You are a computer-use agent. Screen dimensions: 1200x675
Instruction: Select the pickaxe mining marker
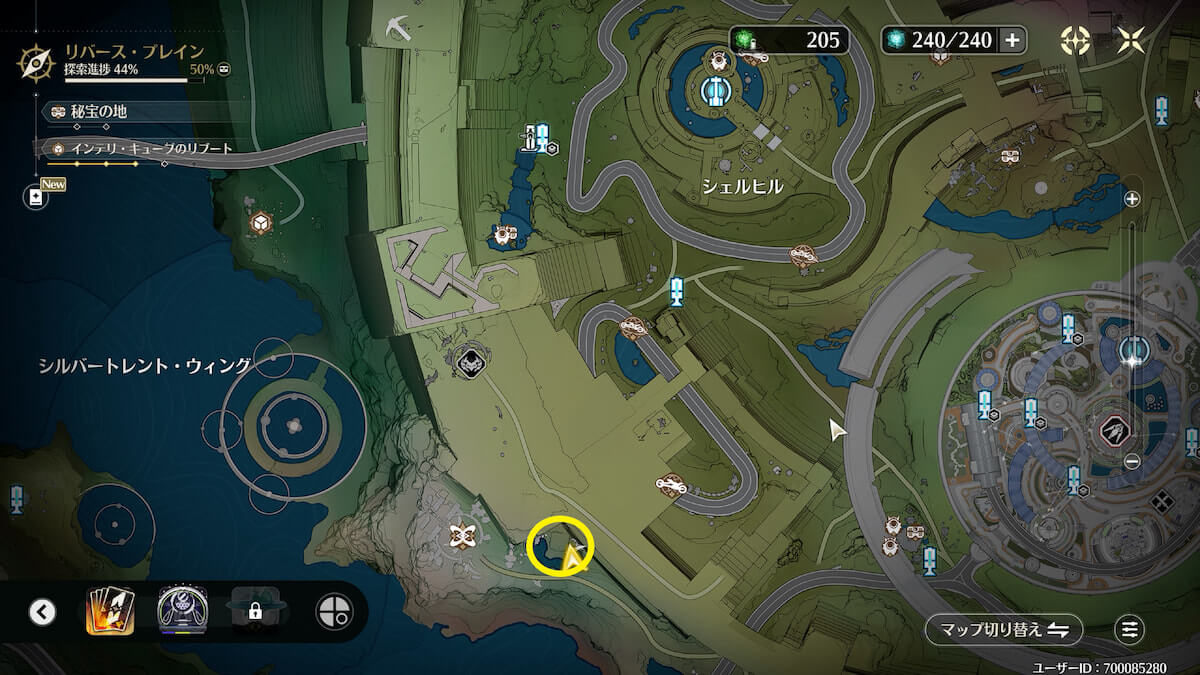tap(398, 26)
